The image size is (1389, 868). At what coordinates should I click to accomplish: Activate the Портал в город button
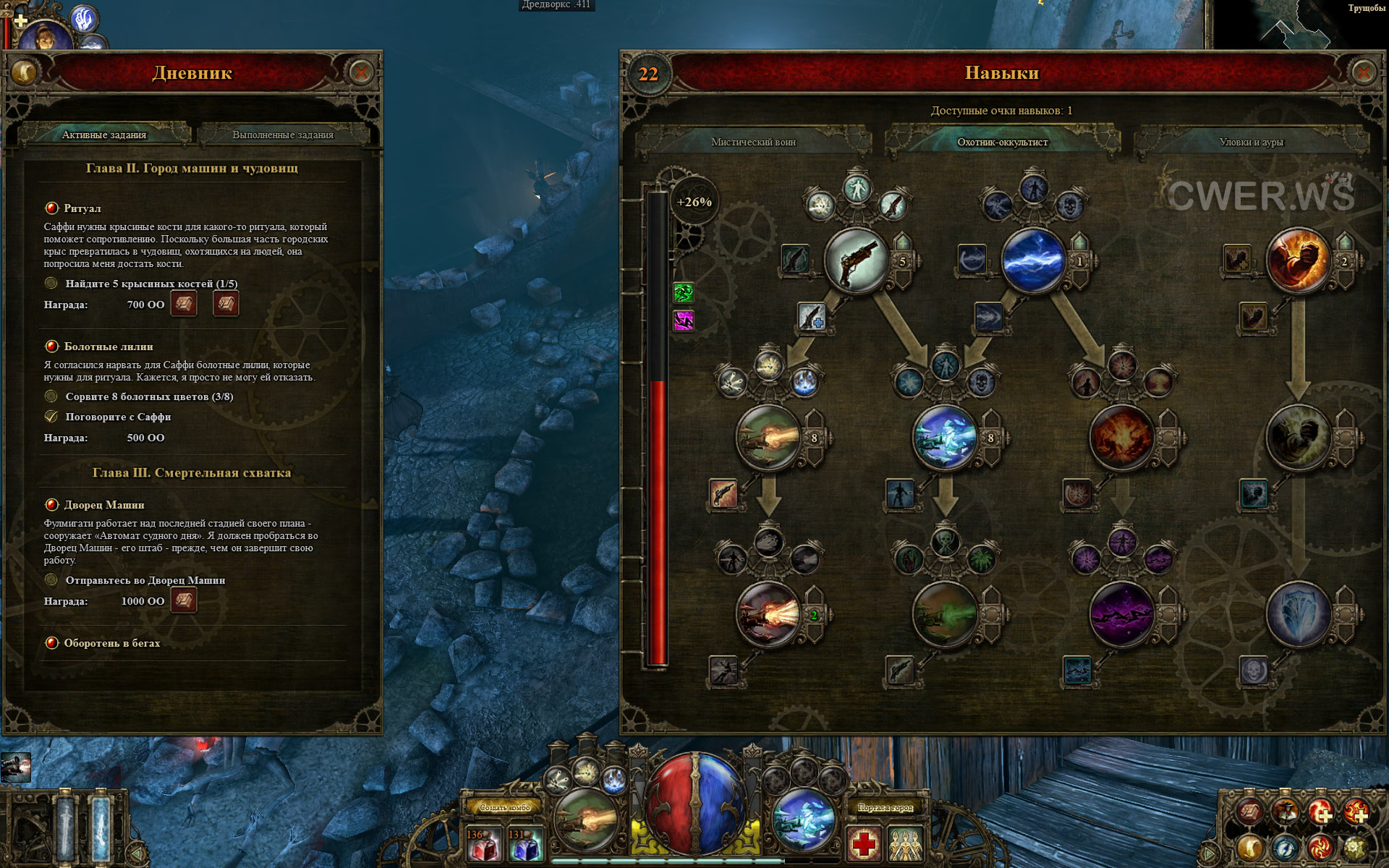click(885, 807)
